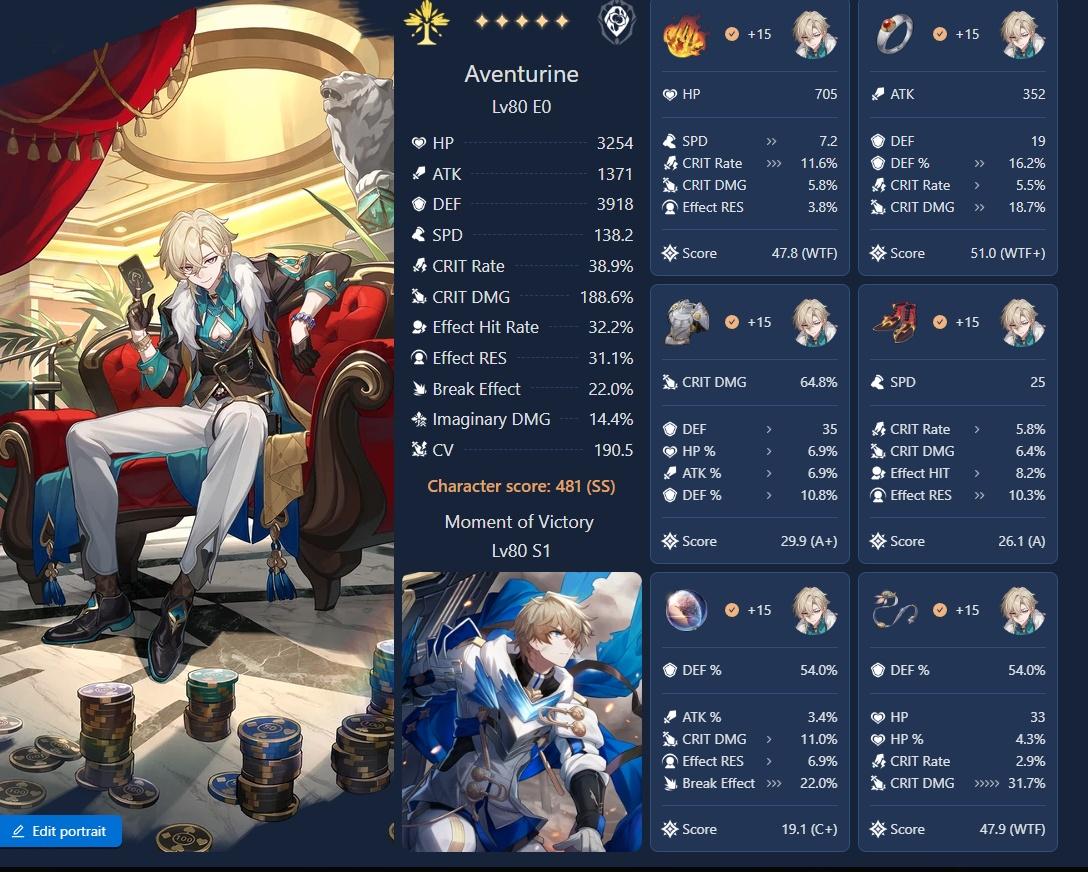
Task: Click the Preservation path shield icon
Action: point(616,22)
